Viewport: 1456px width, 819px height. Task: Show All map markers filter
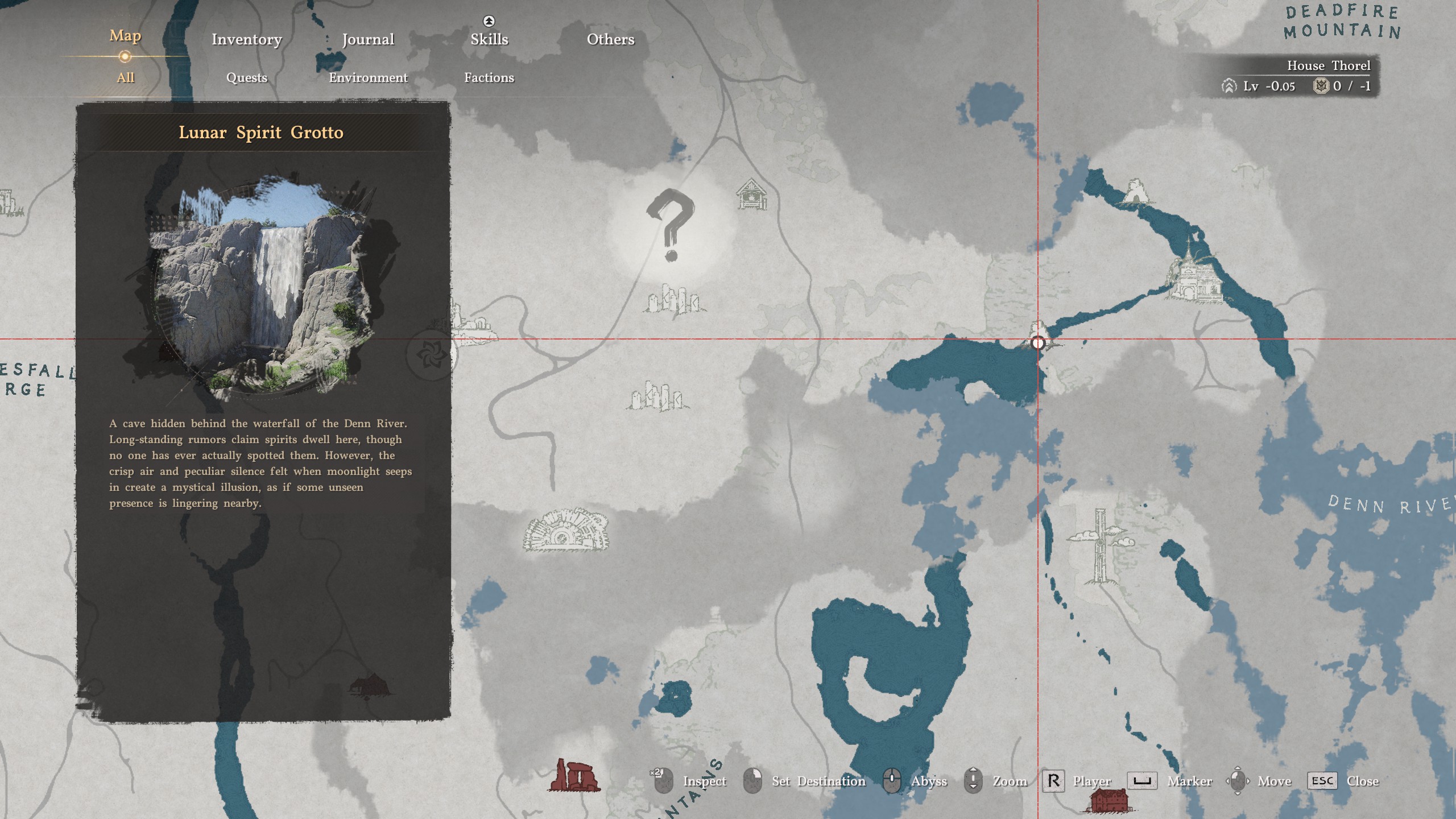click(125, 78)
